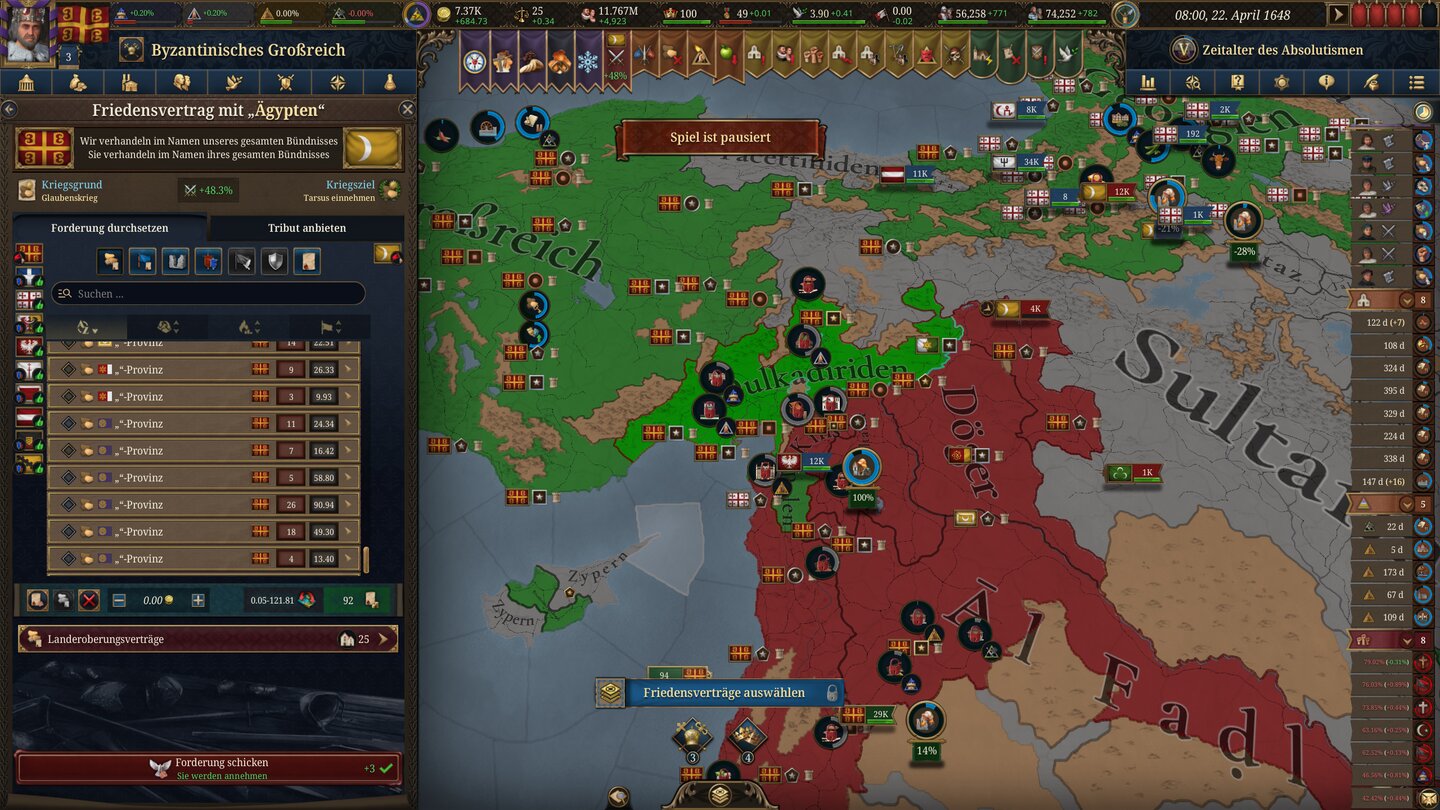Open the statistics bar chart icon
Image resolution: width=1440 pixels, height=810 pixels.
coord(1147,82)
